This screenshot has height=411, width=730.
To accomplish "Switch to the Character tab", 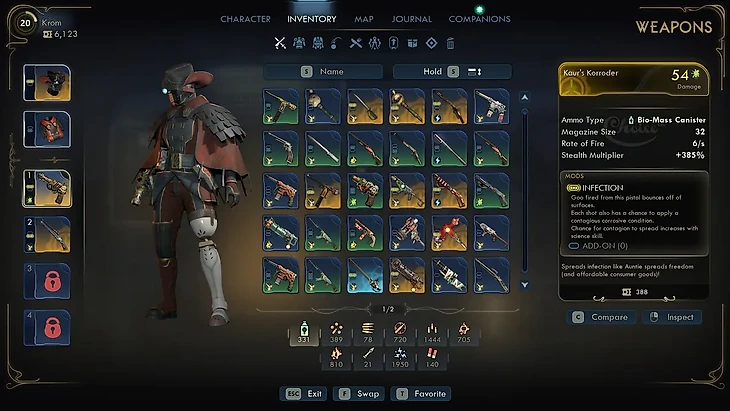I will pyautogui.click(x=245, y=19).
